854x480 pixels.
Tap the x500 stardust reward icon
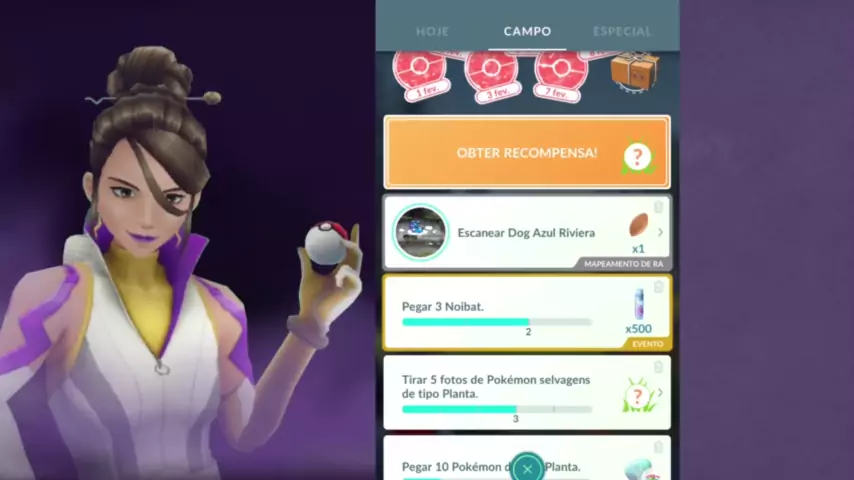click(638, 307)
